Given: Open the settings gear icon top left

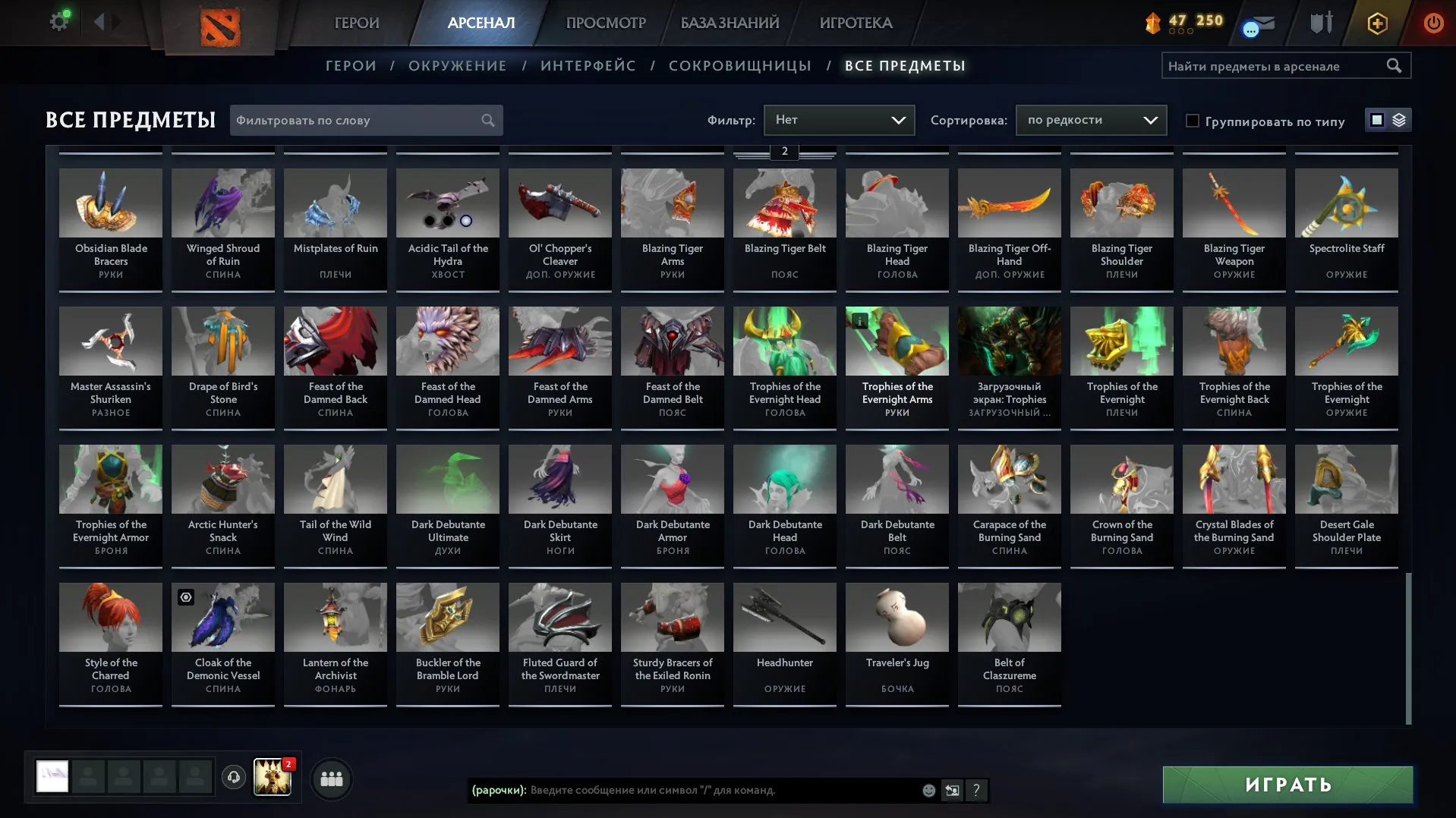Looking at the screenshot, I should pos(59,20).
